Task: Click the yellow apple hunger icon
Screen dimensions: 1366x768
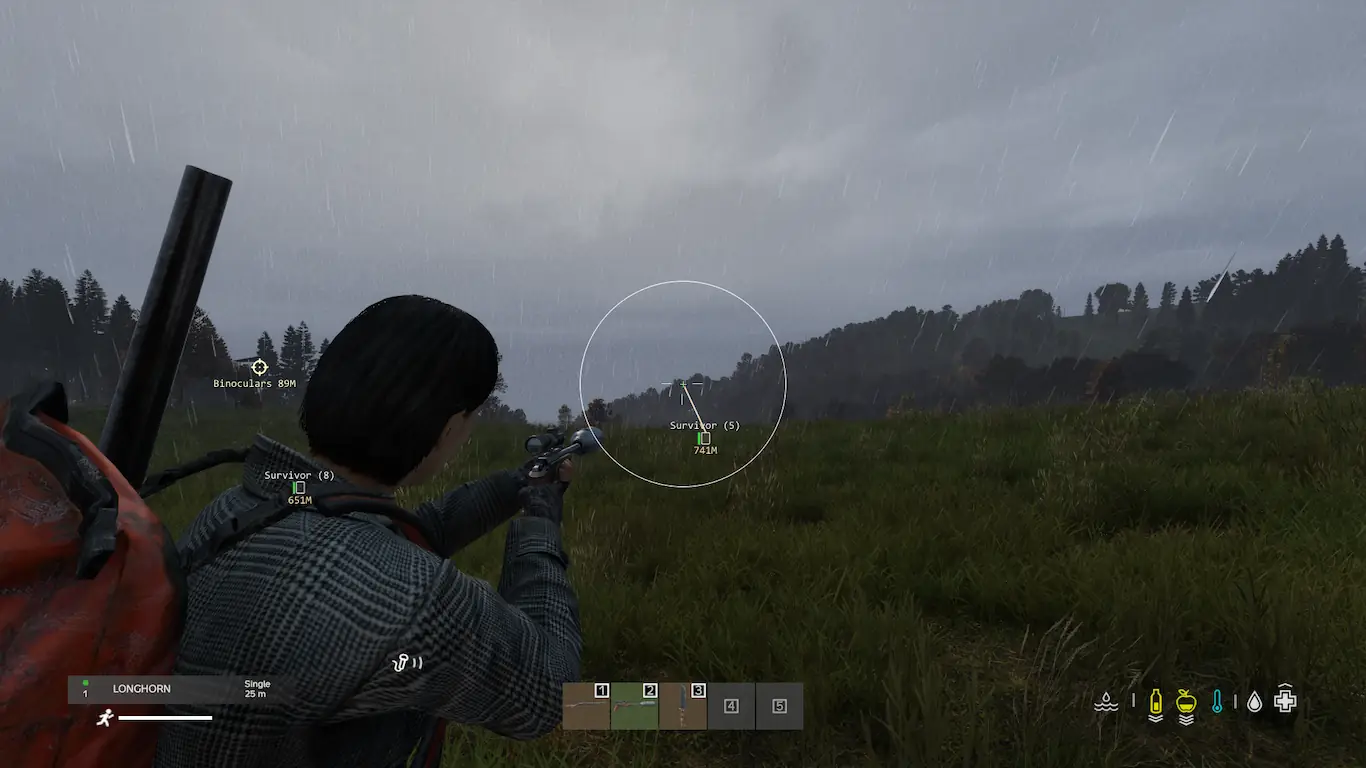Action: click(1186, 702)
